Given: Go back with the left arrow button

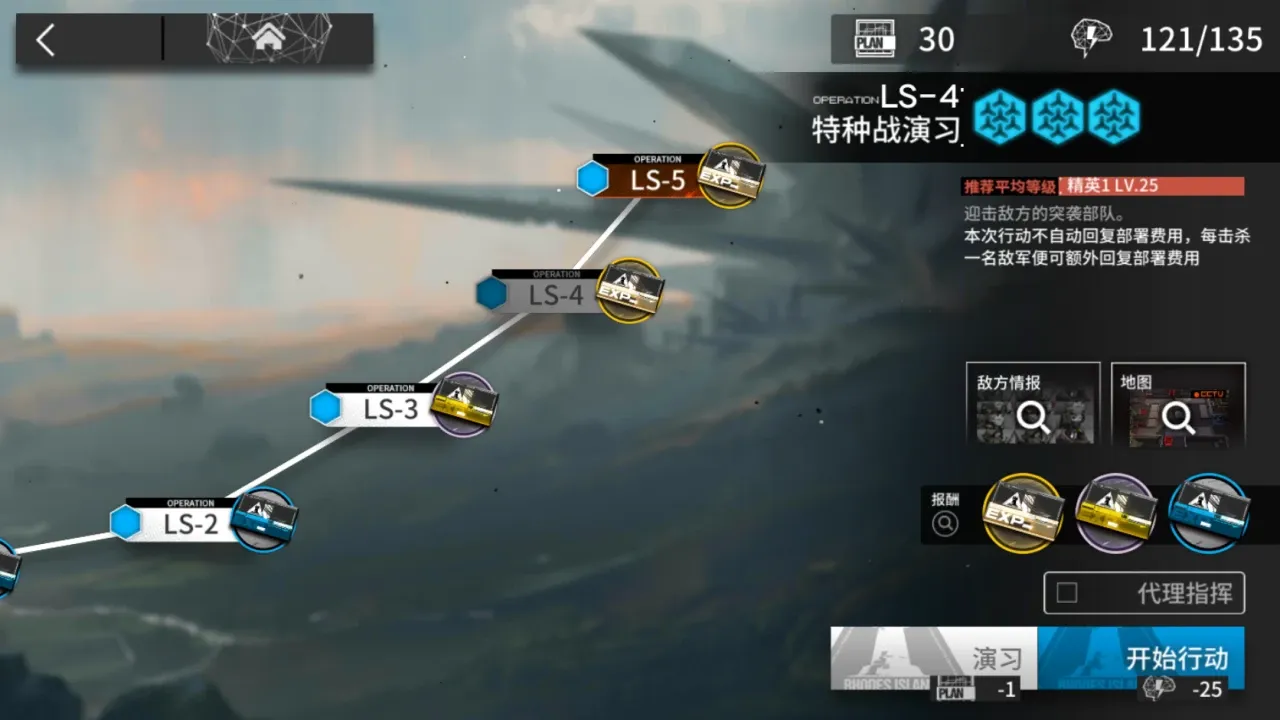Looking at the screenshot, I should click(x=46, y=40).
